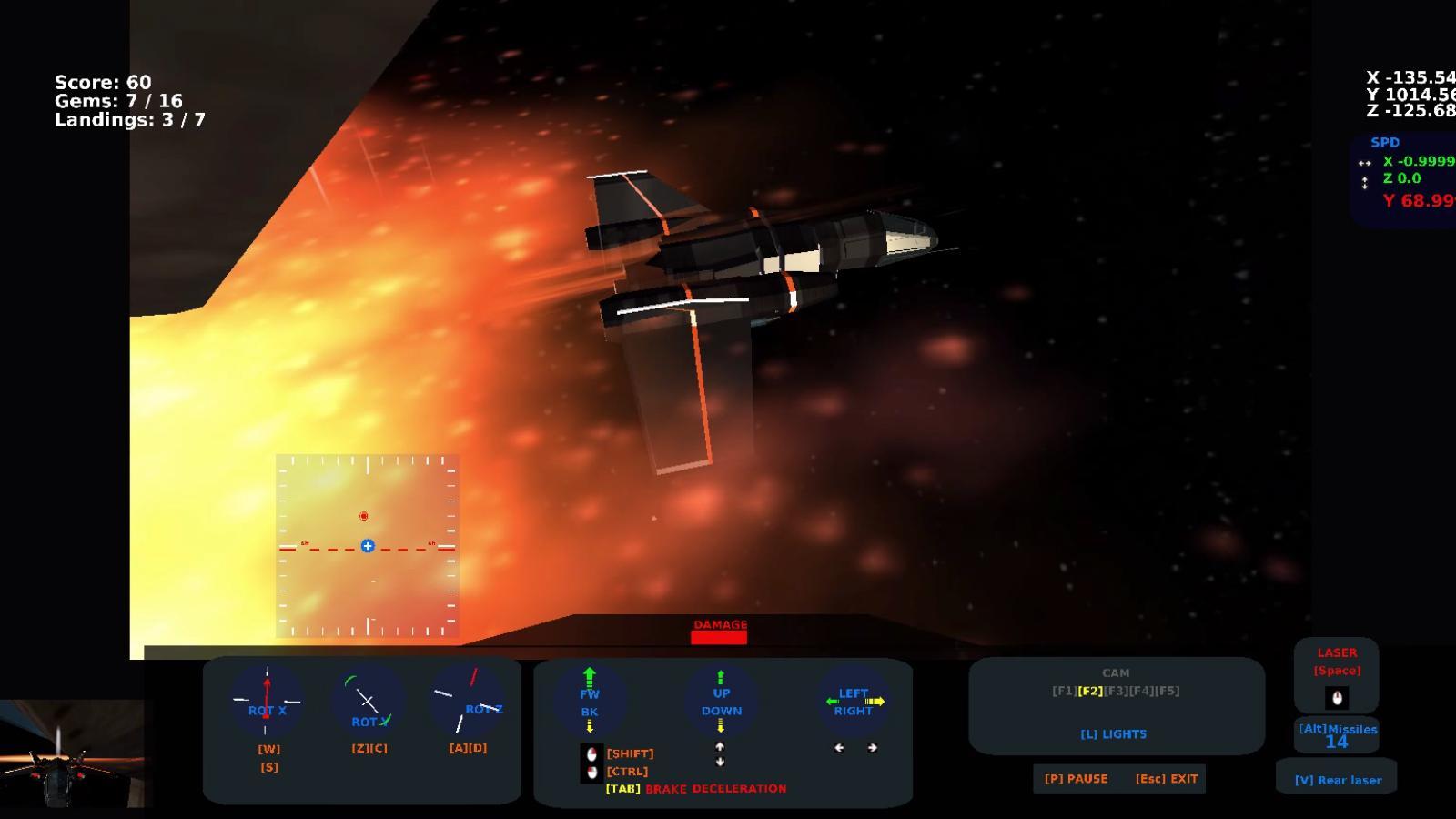Click the ROT Y rotation indicator dial
Viewport: 1456px width, 819px height.
click(x=368, y=701)
